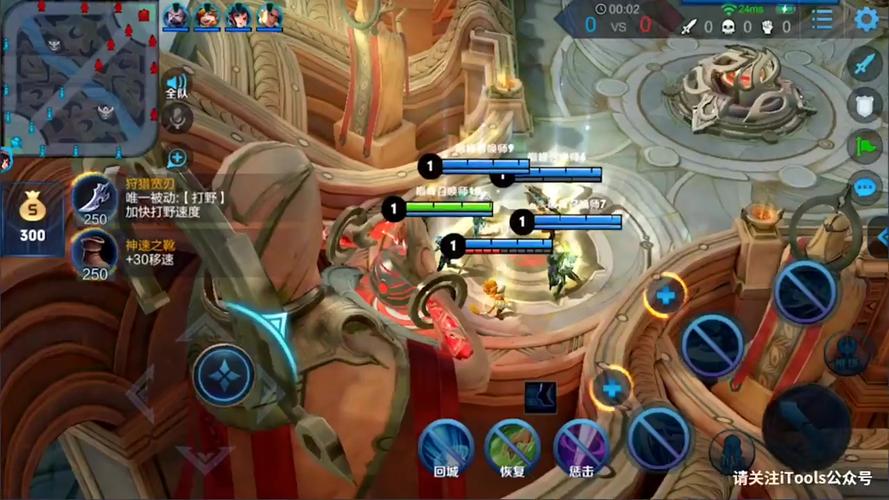Cast the 惩击 smite spell

[x=581, y=447]
